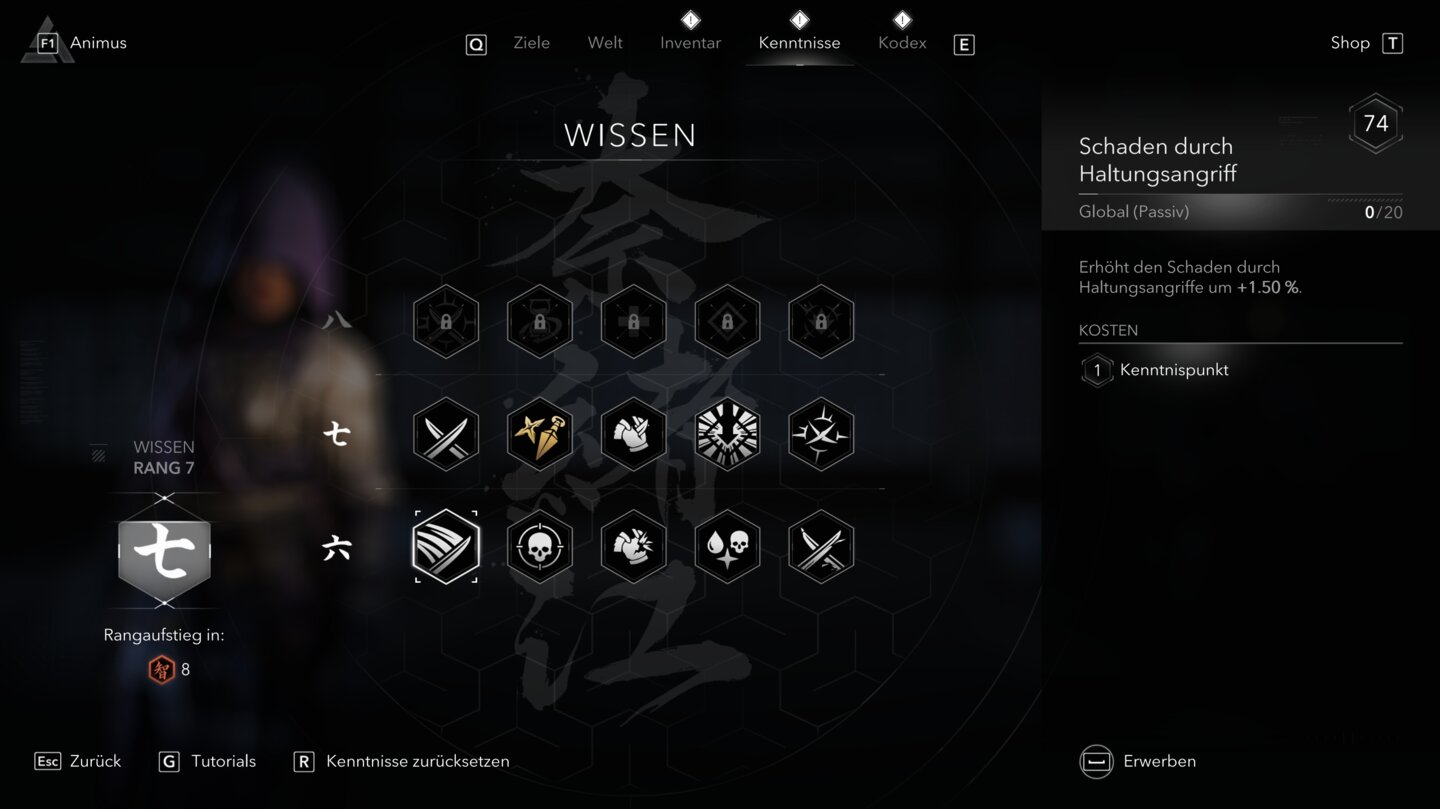Select the radiating sunburst skill icon
Viewport: 1440px width, 809px height.
[x=727, y=434]
